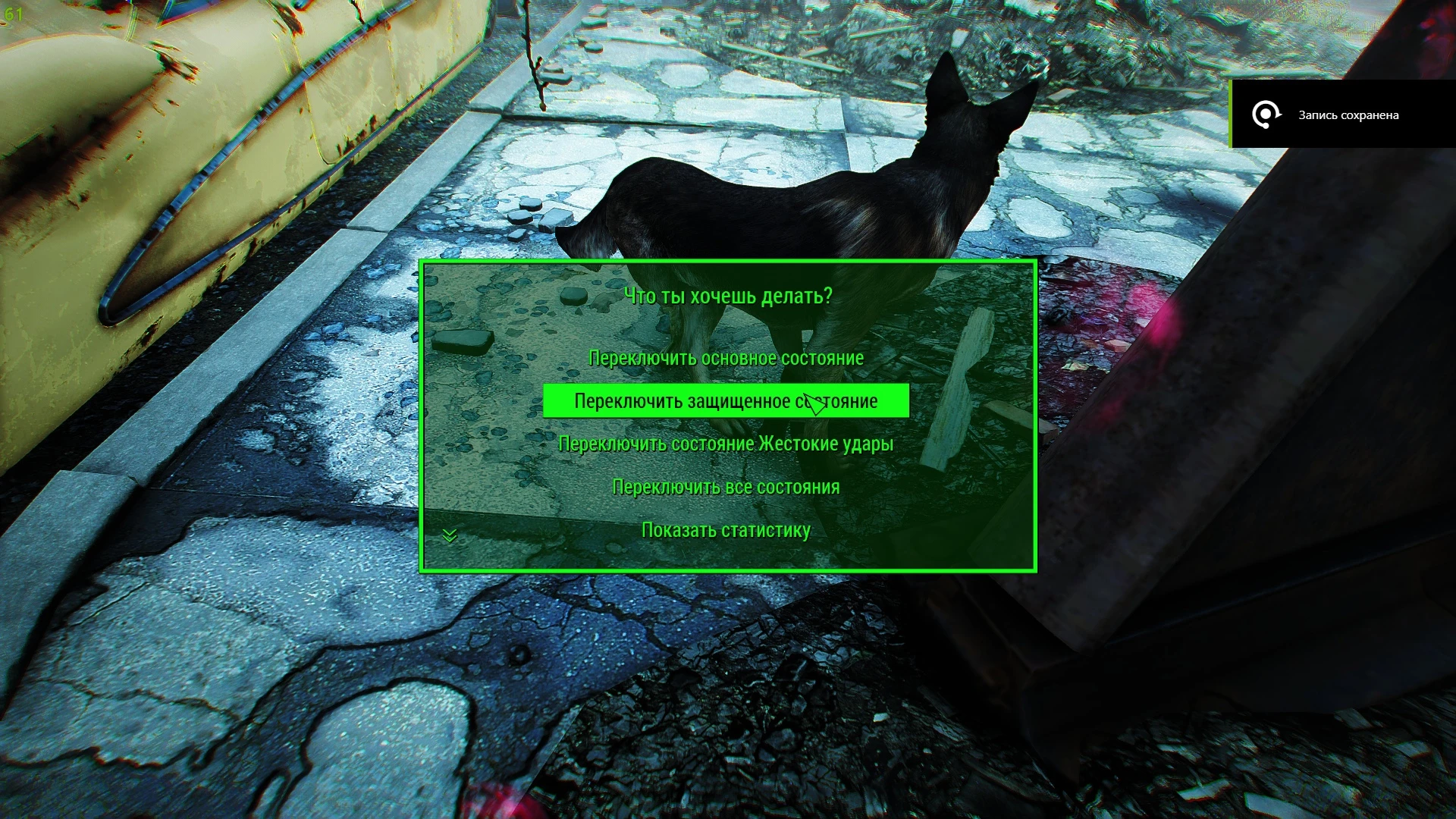Select the highlighted 'Переключить защищенное состояние' entry
This screenshot has width=1456, height=819.
coord(726,401)
